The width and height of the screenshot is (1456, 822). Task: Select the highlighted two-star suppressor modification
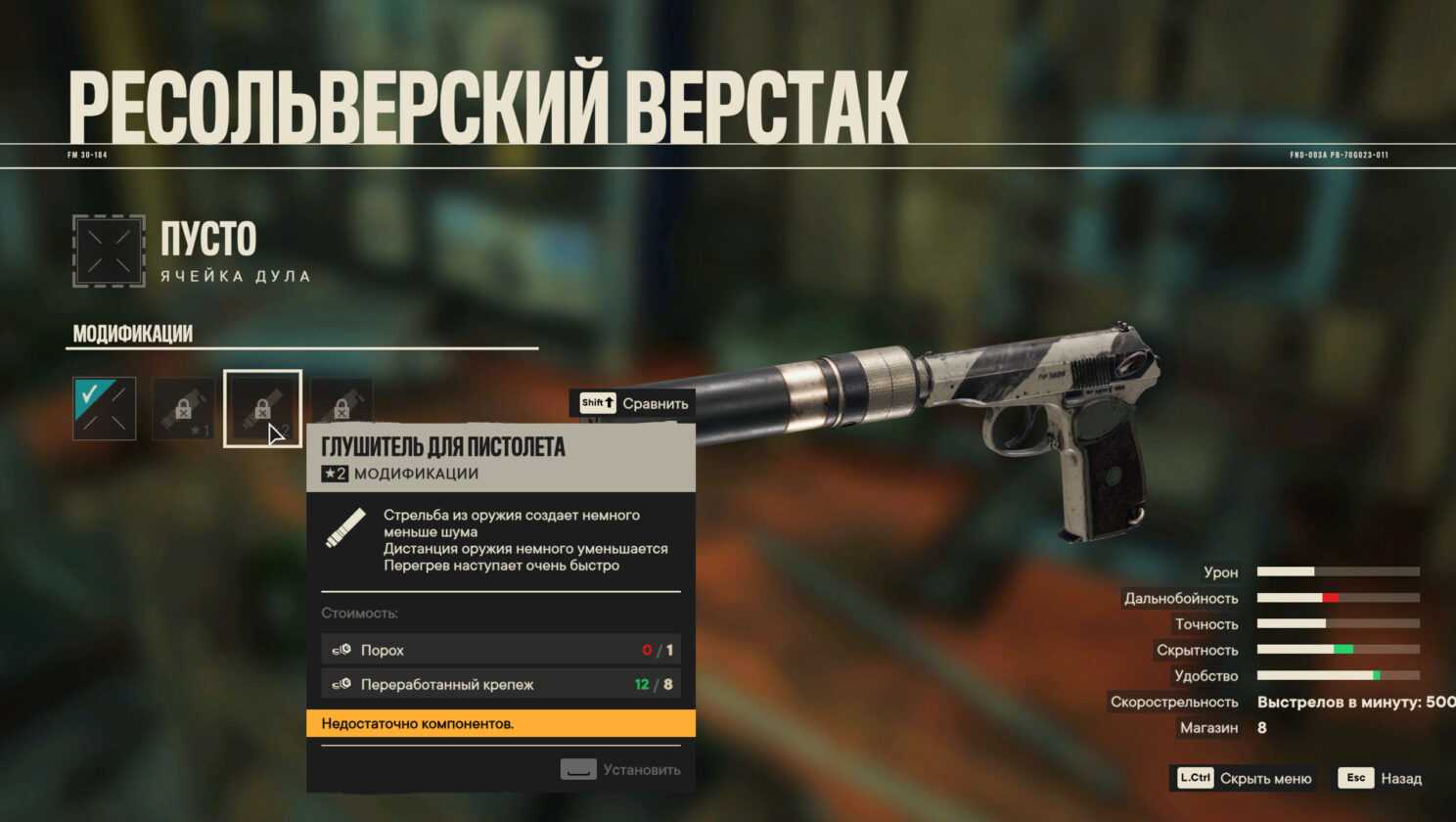pos(262,408)
